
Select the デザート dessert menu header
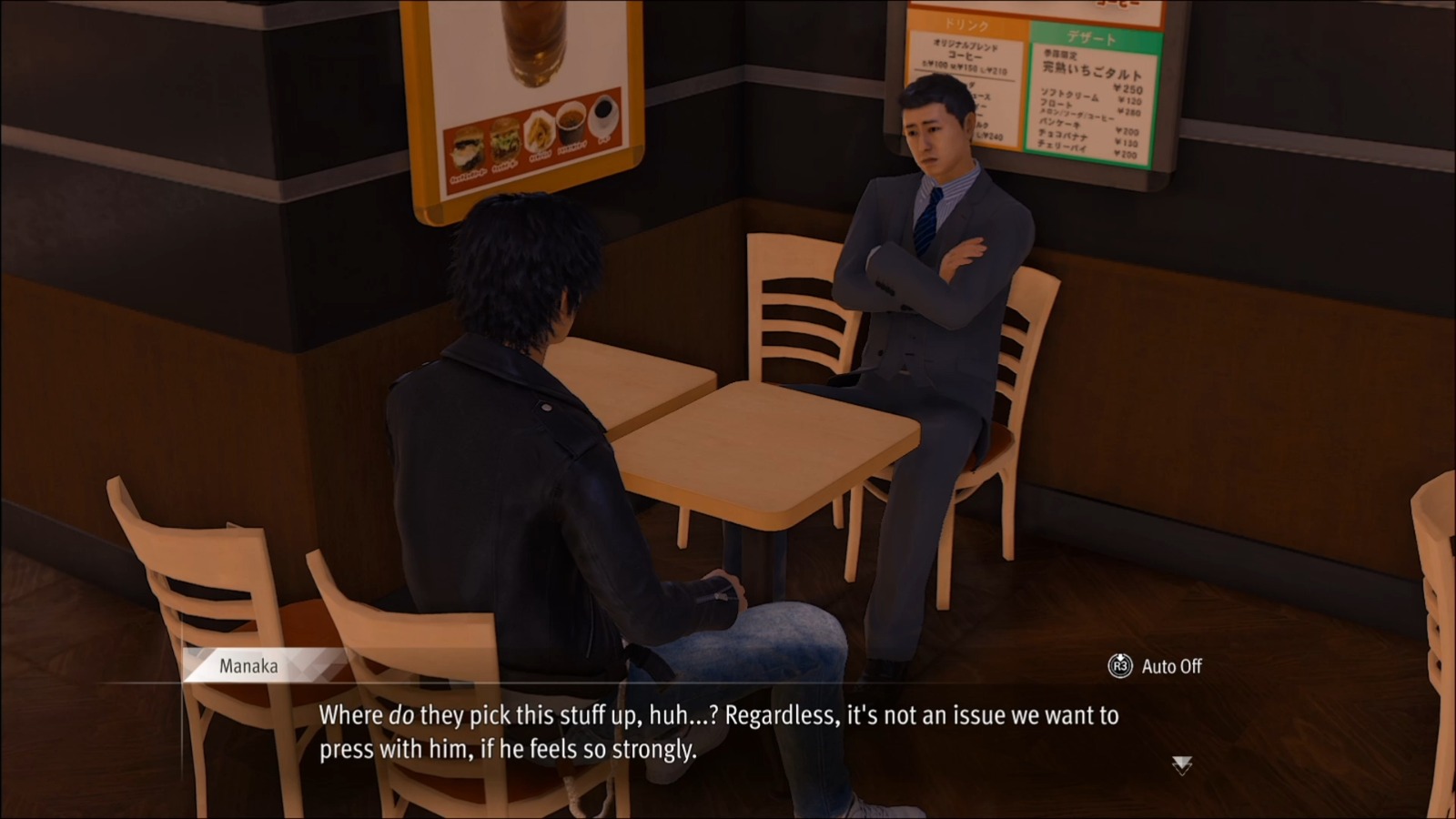(1092, 38)
